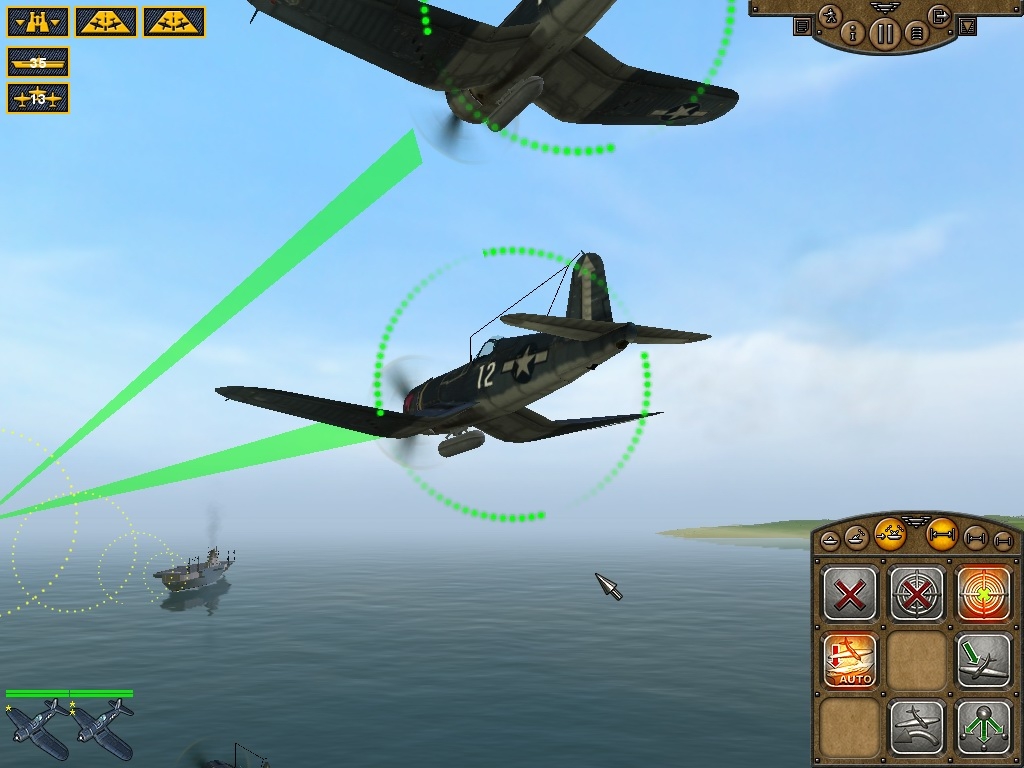Activate the crossed-out crosshair hold fire command
The image size is (1024, 768).
pos(917,595)
